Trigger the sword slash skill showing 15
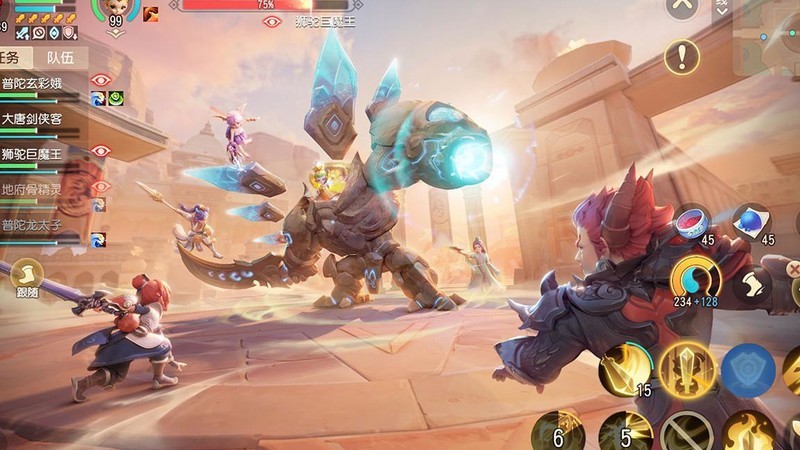The width and height of the screenshot is (800, 450). 625,369
